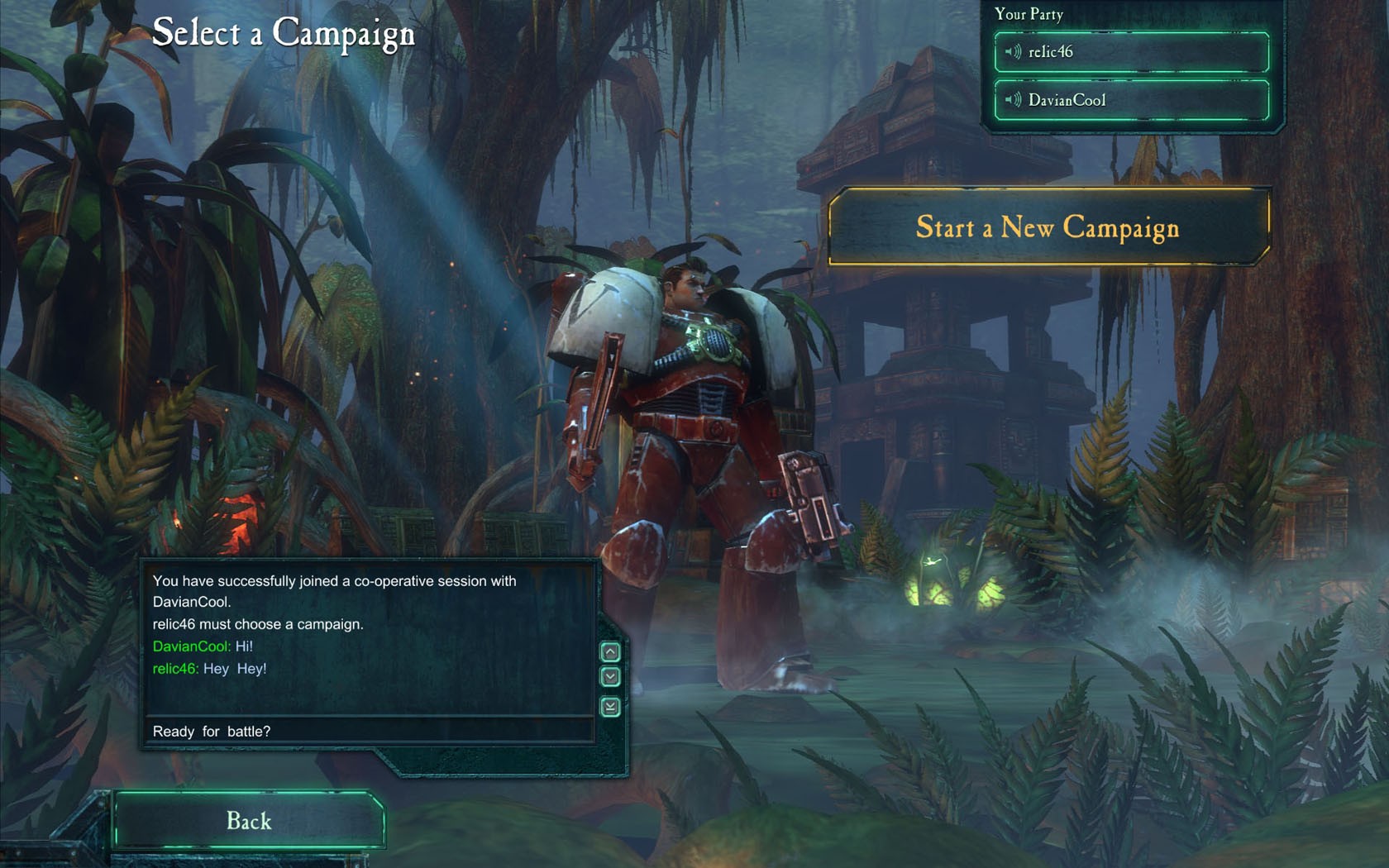Select DavianCool in the party list
1389x868 pixels.
point(1141,100)
